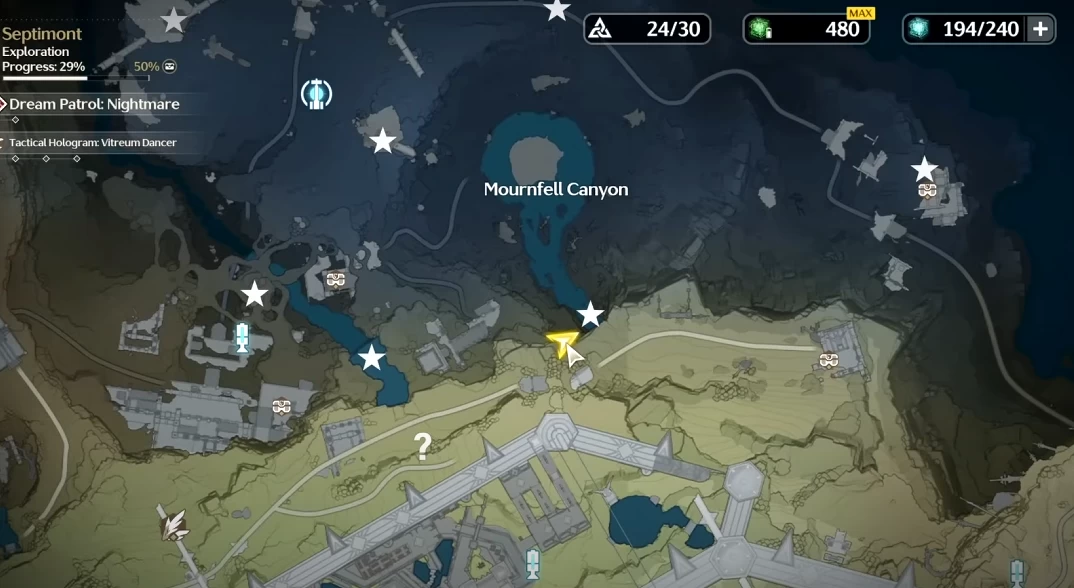The width and height of the screenshot is (1074, 588).
Task: Click the triangle emblem beside 24/30
Action: tap(601, 29)
